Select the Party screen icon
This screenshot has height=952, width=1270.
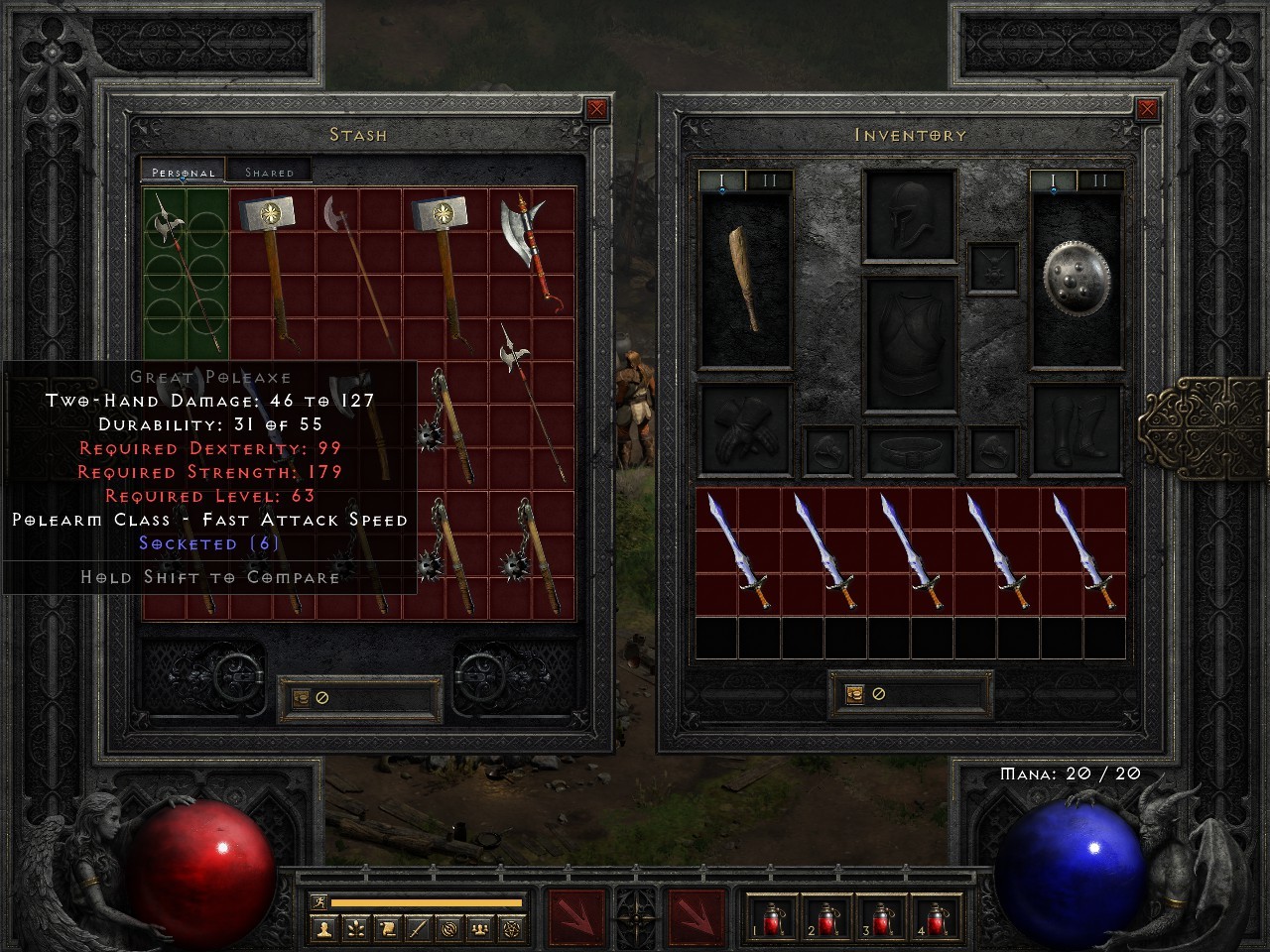479,929
